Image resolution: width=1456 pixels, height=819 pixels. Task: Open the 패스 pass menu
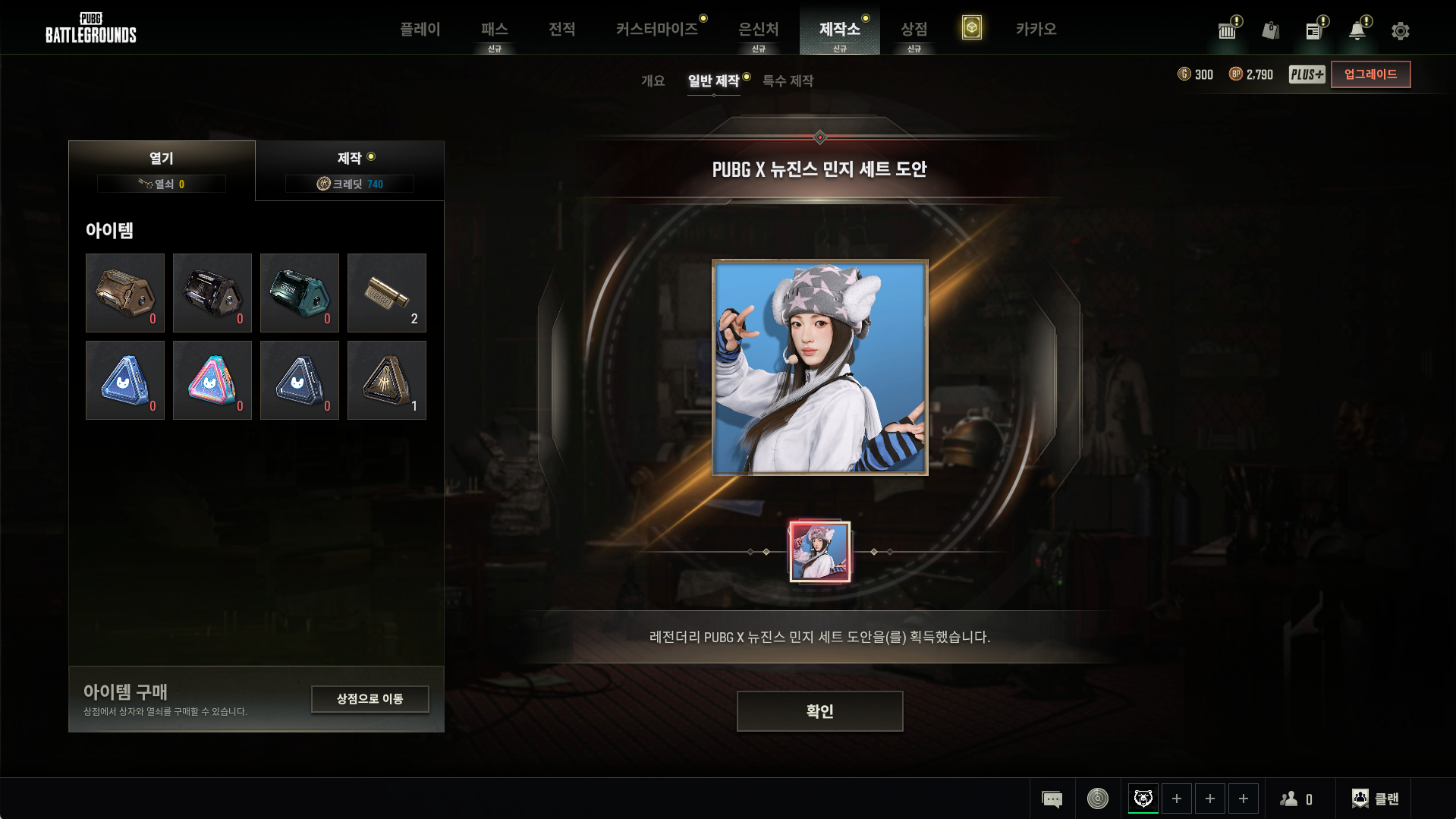click(494, 30)
